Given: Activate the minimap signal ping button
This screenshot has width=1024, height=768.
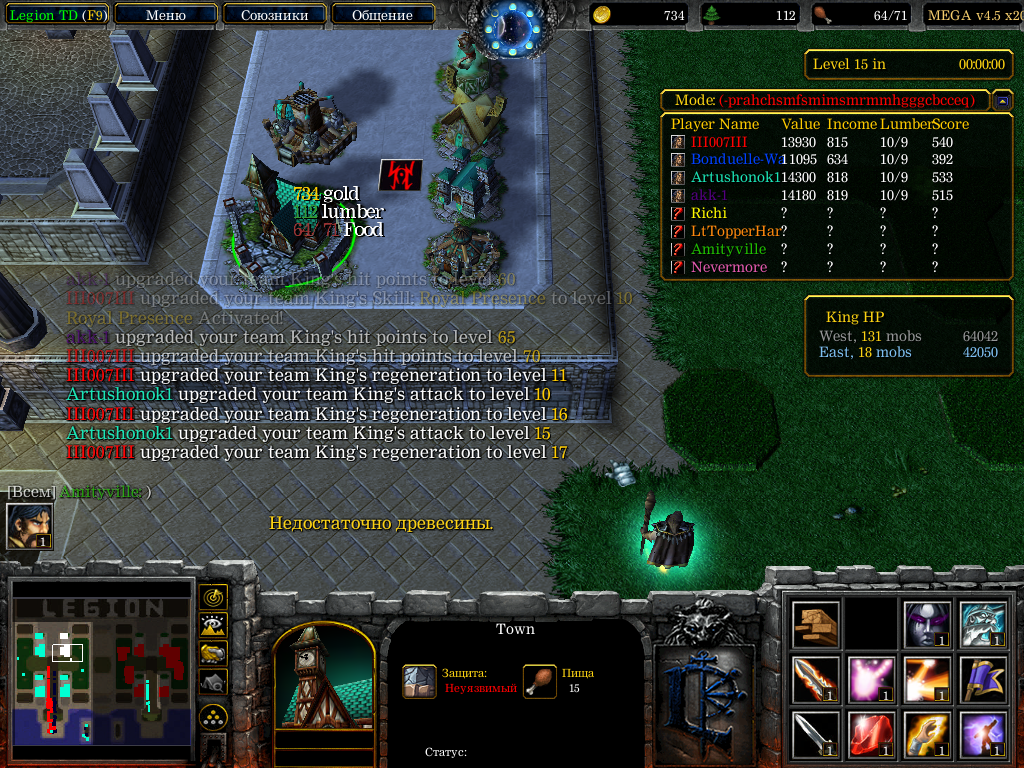Looking at the screenshot, I should [x=213, y=597].
